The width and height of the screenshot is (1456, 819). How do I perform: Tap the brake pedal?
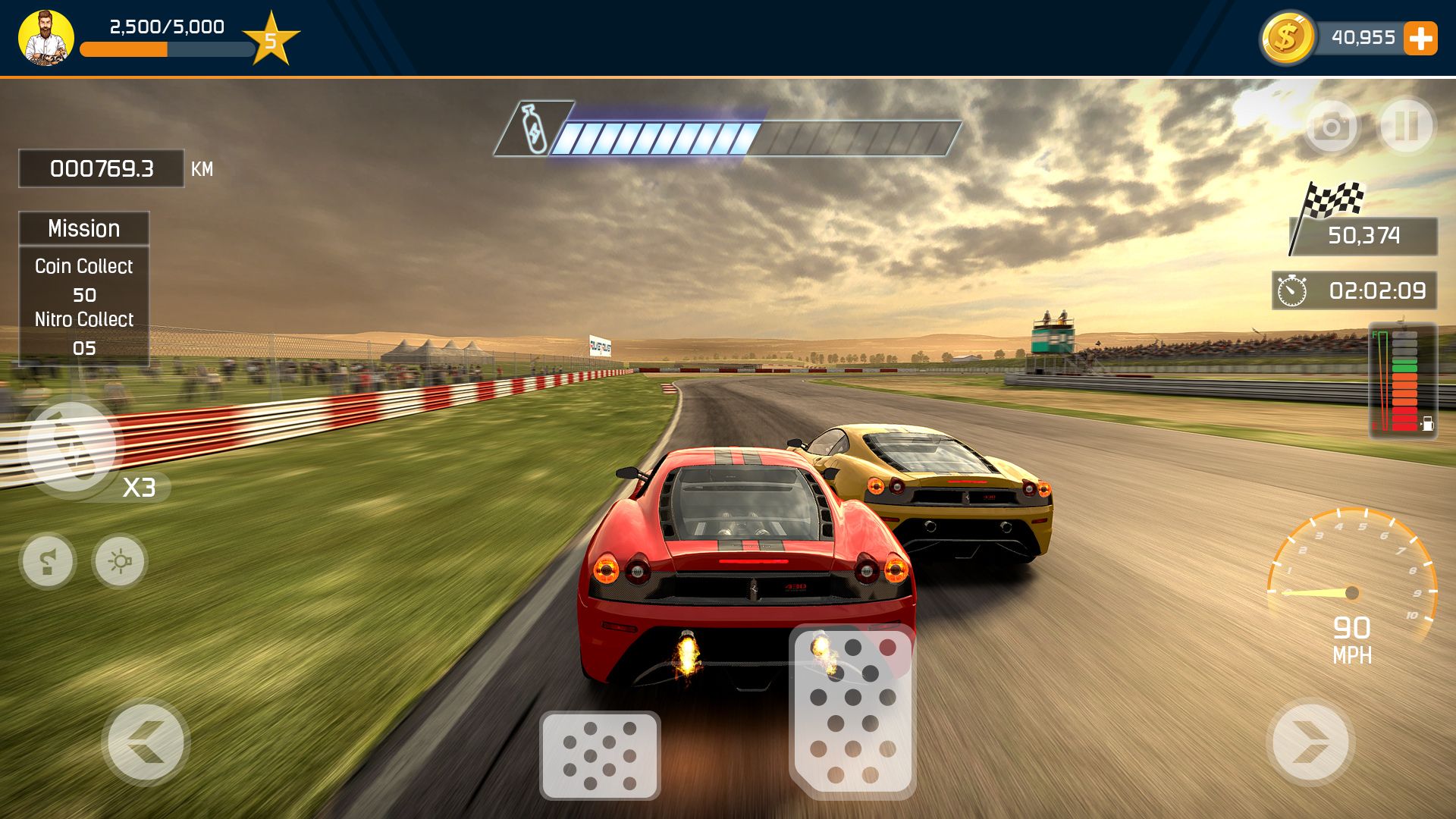pos(600,755)
